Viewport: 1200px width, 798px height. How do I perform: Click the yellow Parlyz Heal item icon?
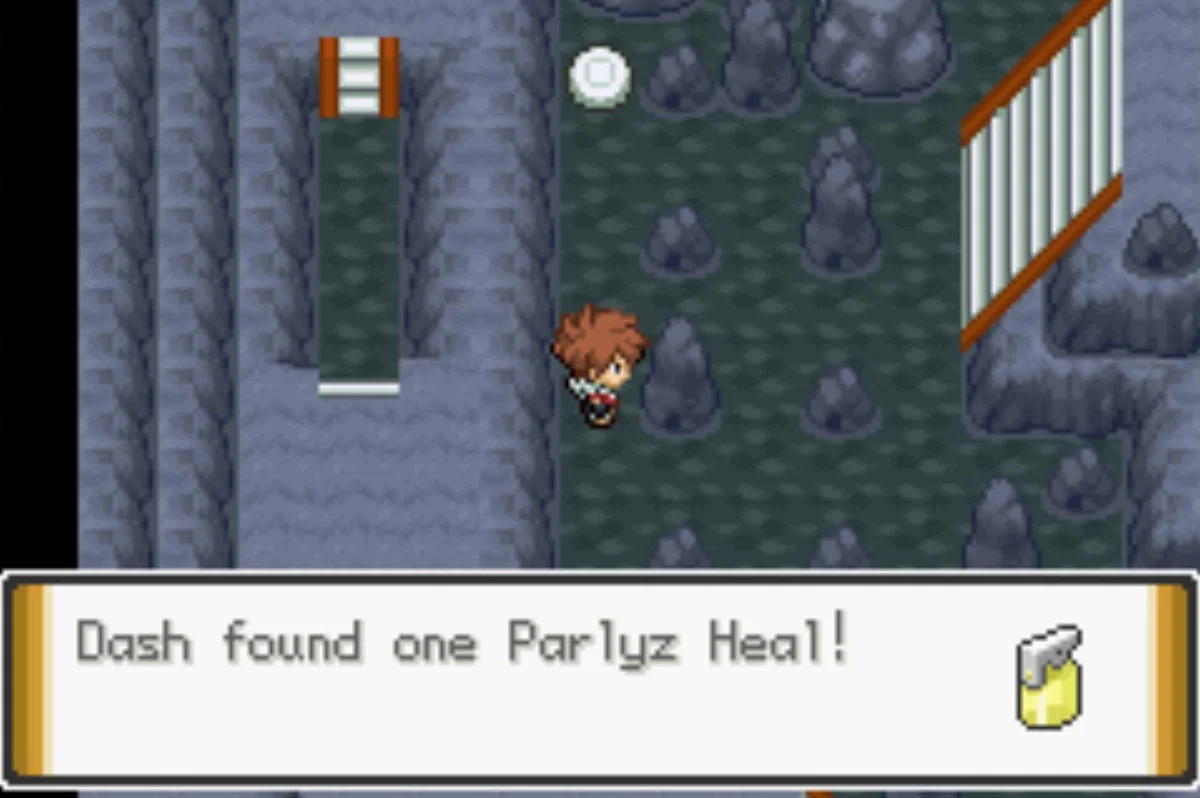1050,678
